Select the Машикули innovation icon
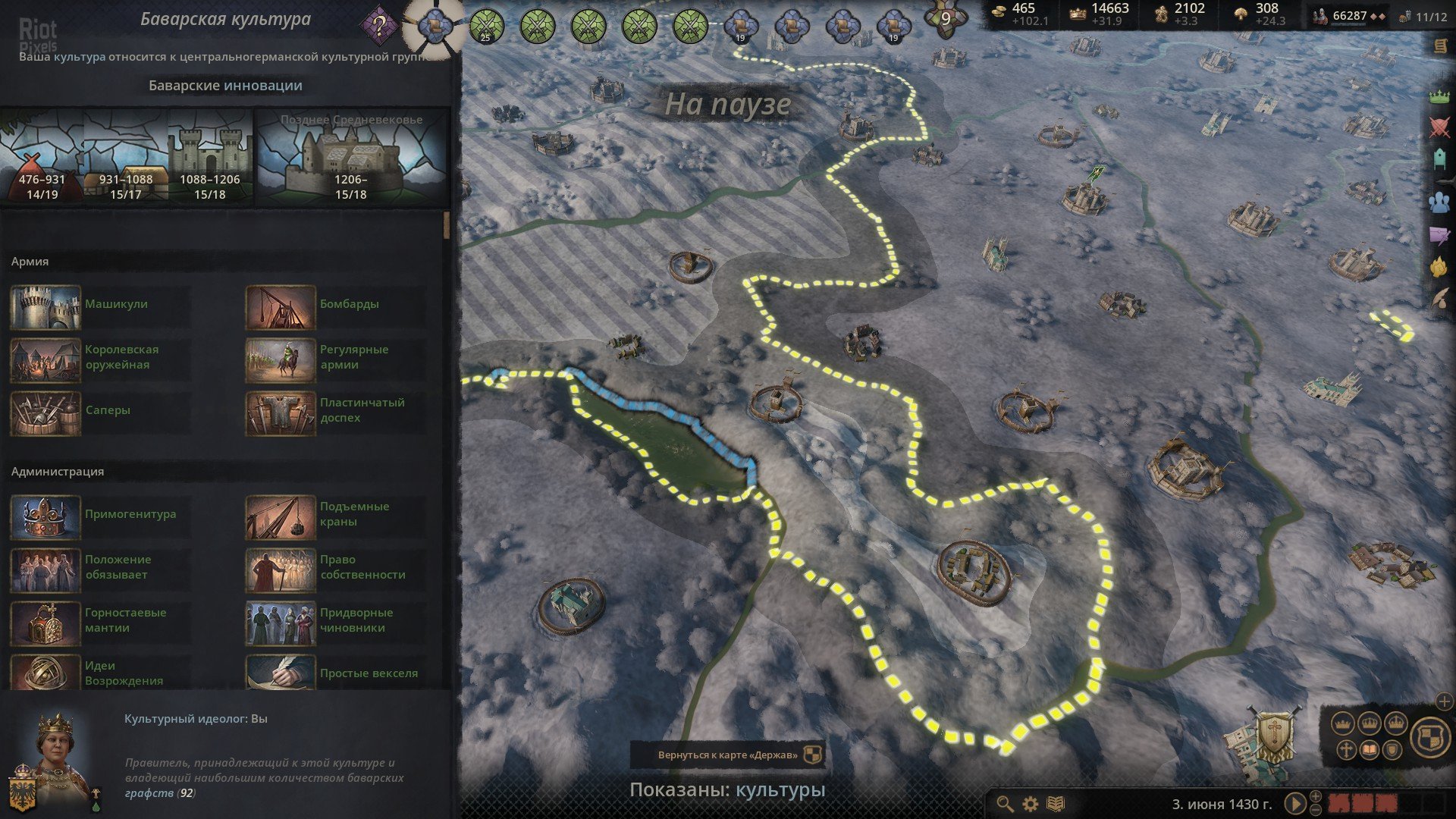1456x819 pixels. [x=45, y=306]
